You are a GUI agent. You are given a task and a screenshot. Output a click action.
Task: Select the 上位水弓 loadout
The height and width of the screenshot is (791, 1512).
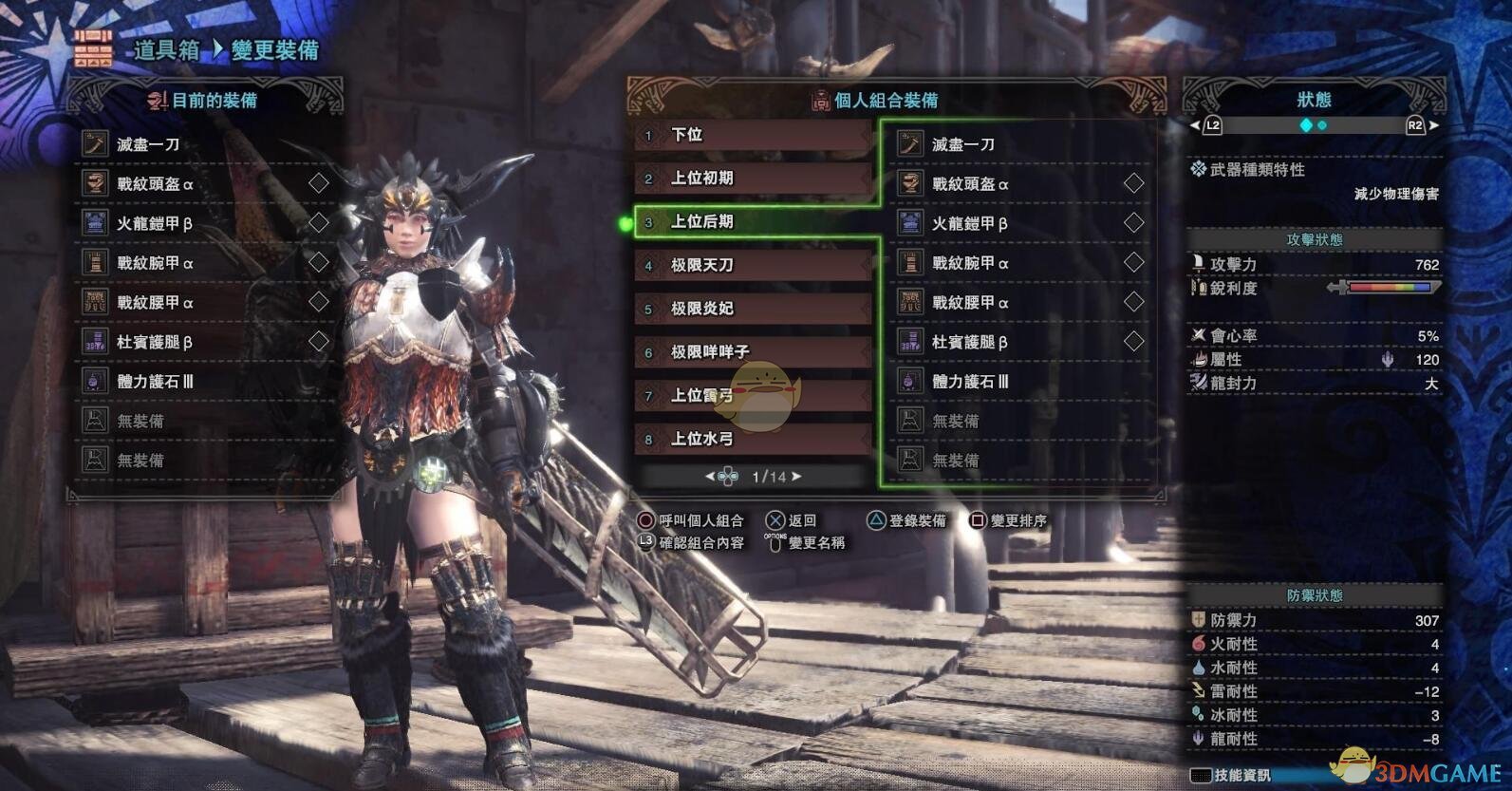(753, 439)
